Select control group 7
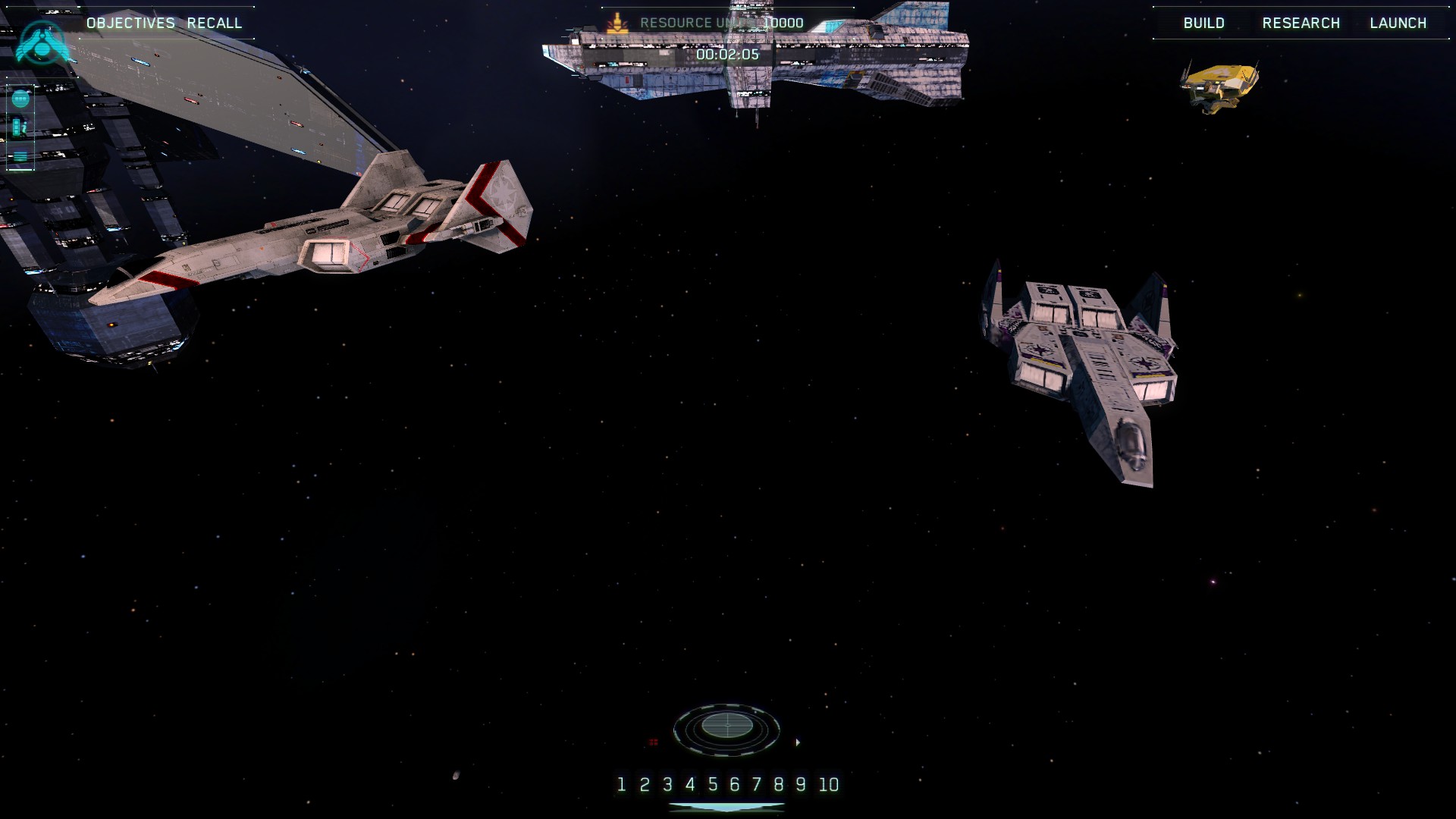Viewport: 1456px width, 819px height. tap(756, 784)
